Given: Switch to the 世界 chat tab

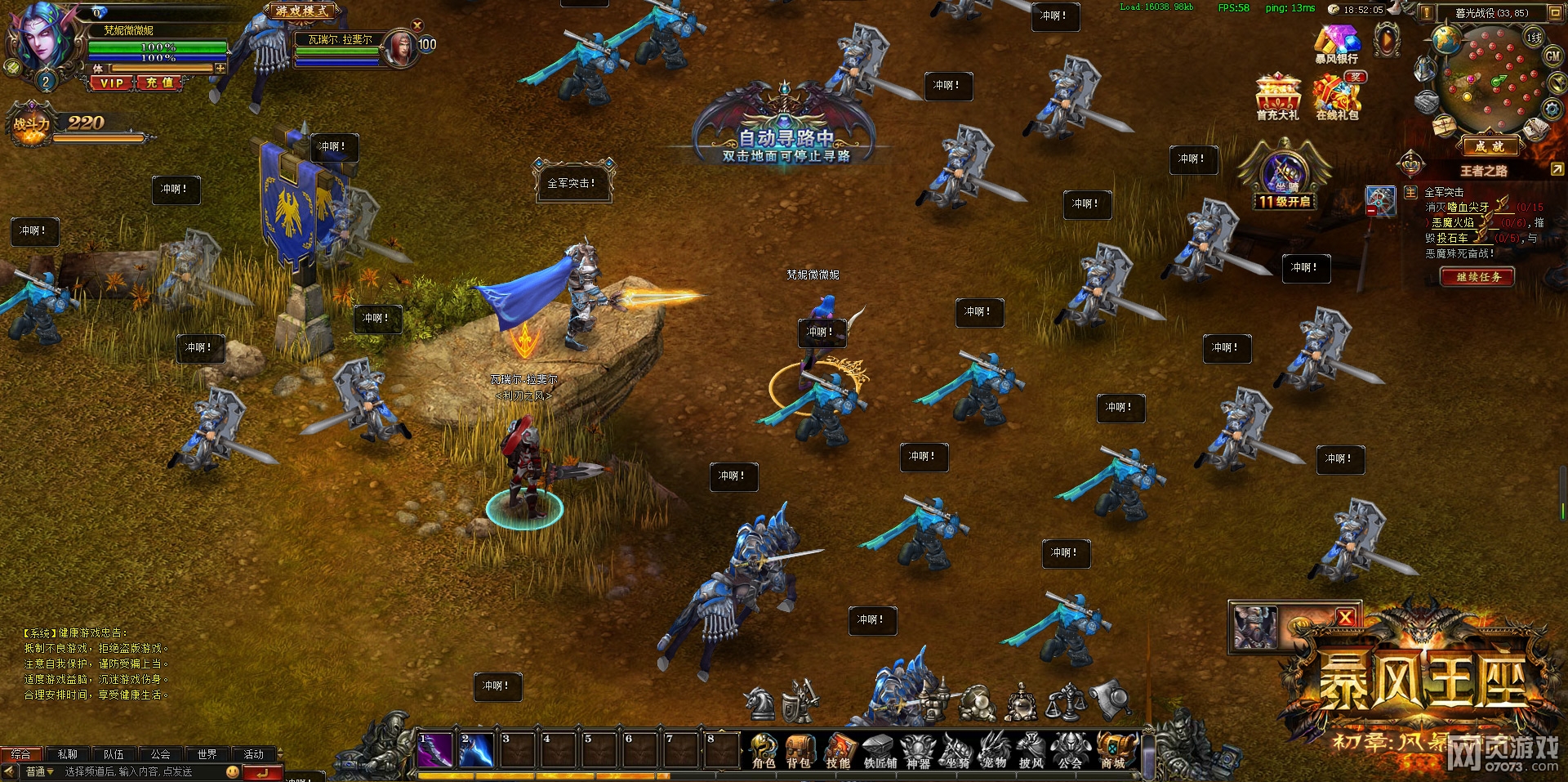Looking at the screenshot, I should 207,754.
